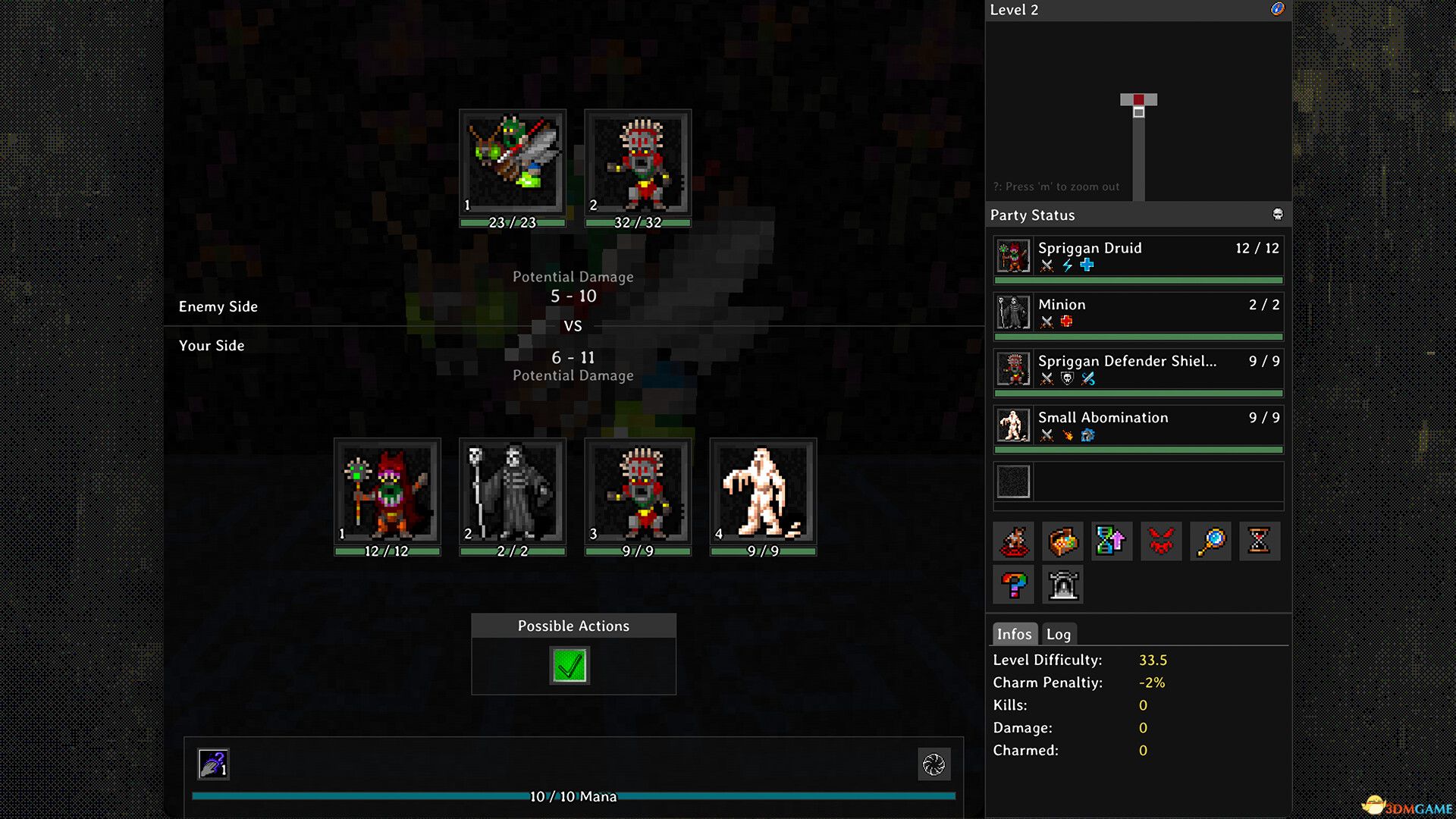Target the enemy masked spriggan with 32 health
The width and height of the screenshot is (1456, 819).
pos(638,162)
